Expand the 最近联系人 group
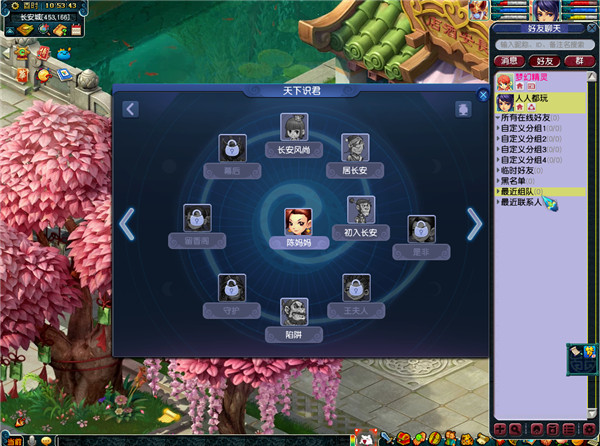600x446 pixels. [520, 202]
